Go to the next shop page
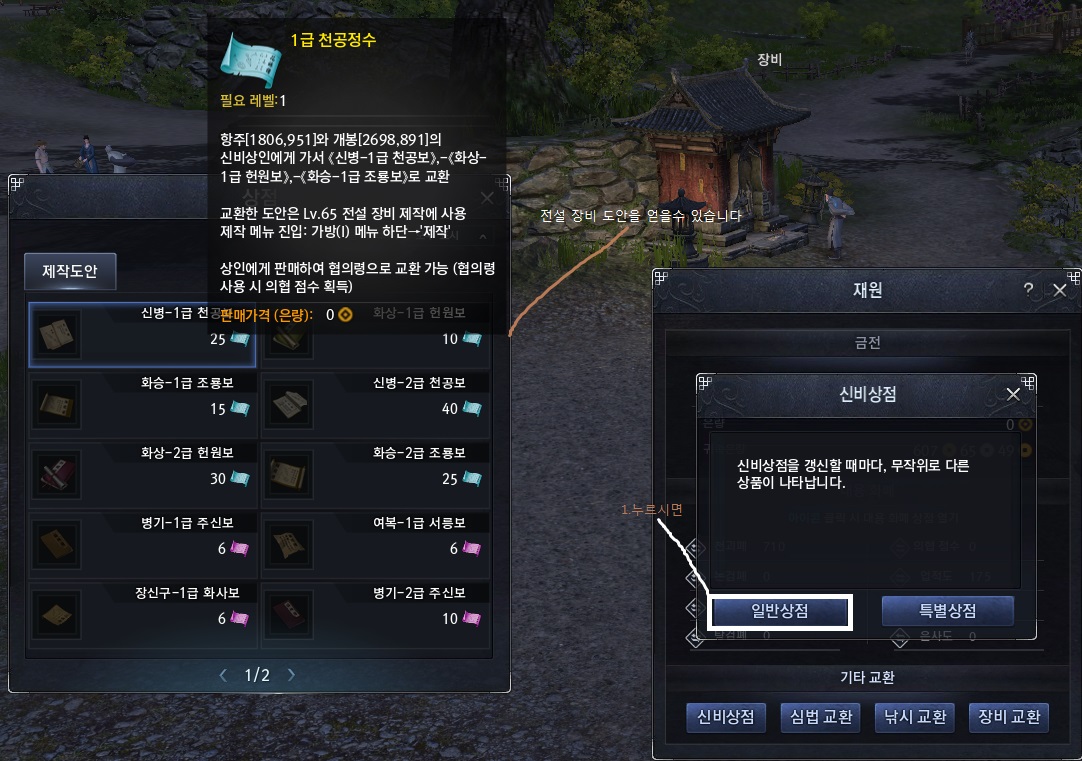The width and height of the screenshot is (1082, 761). pyautogui.click(x=291, y=675)
